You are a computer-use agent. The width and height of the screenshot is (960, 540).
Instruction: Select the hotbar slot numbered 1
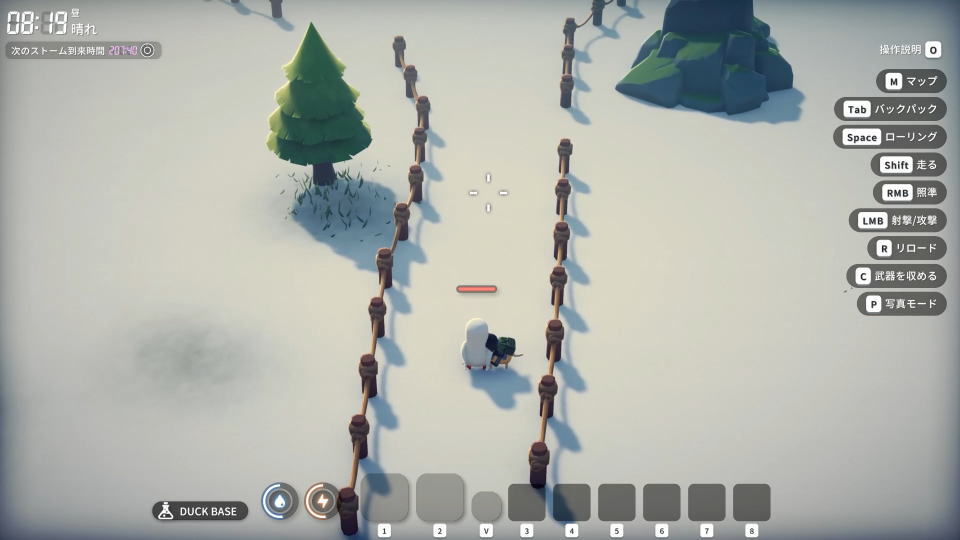coord(385,497)
